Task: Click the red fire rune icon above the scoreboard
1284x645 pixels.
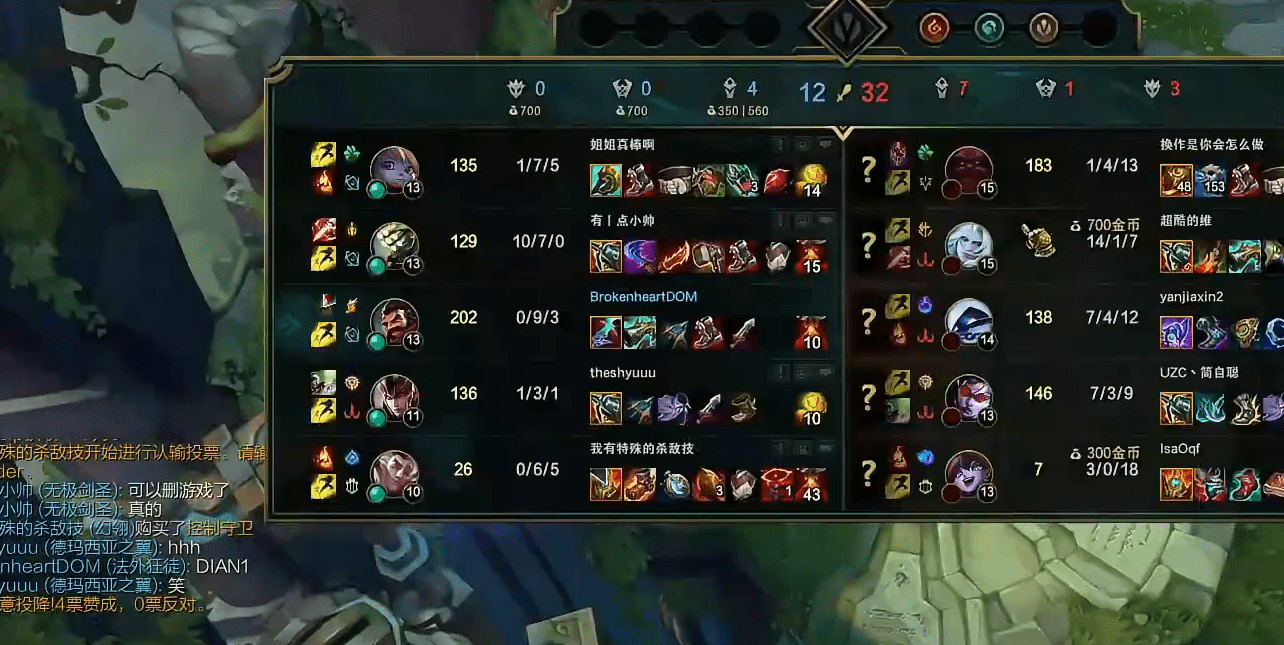Action: coord(934,27)
